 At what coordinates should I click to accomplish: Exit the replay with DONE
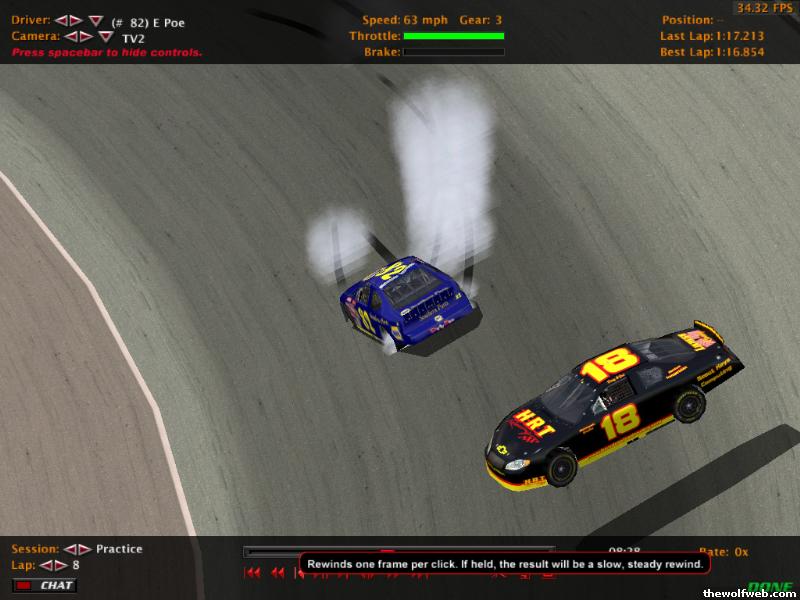pos(770,587)
